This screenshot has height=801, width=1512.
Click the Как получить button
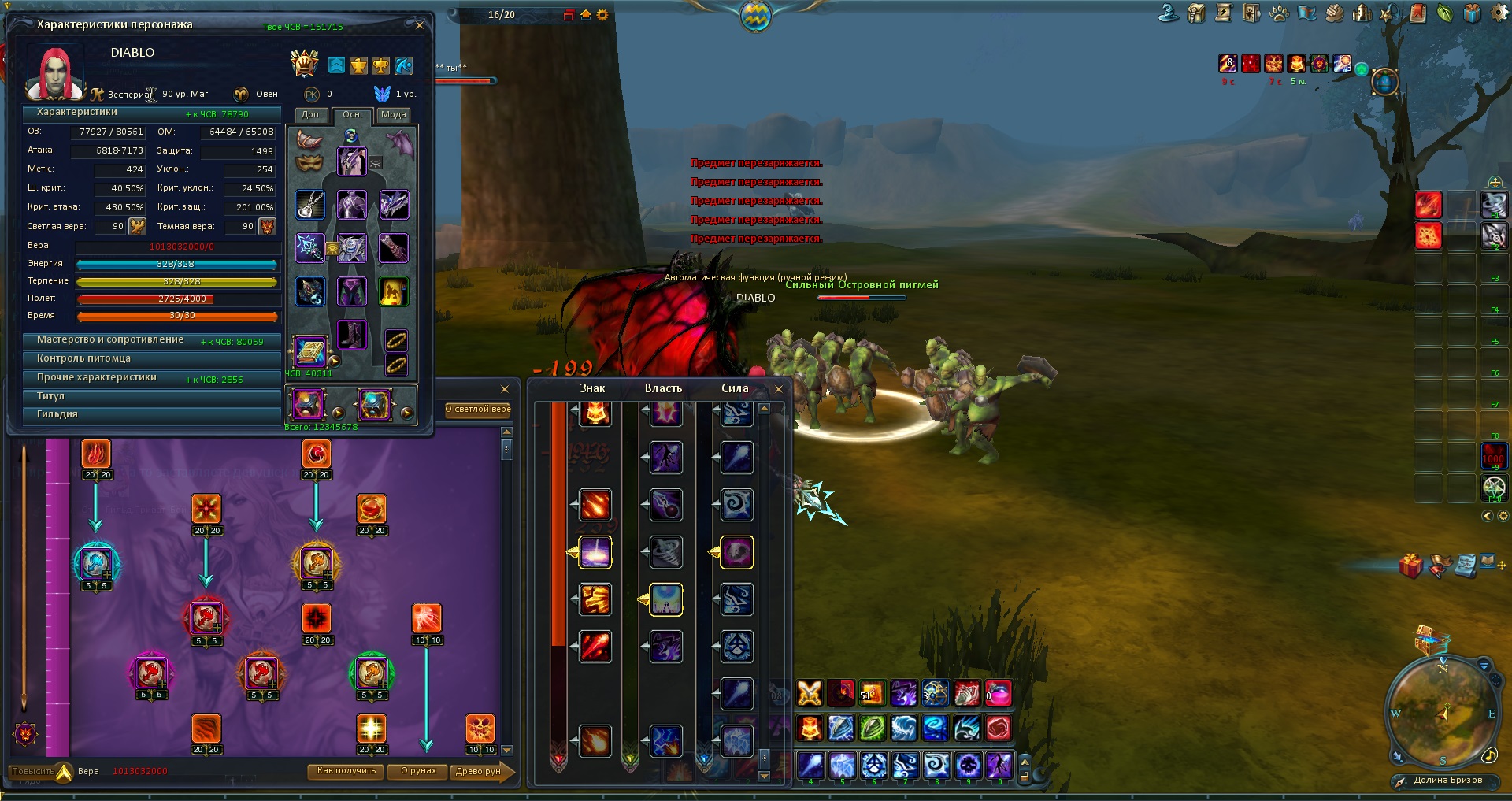click(x=346, y=771)
